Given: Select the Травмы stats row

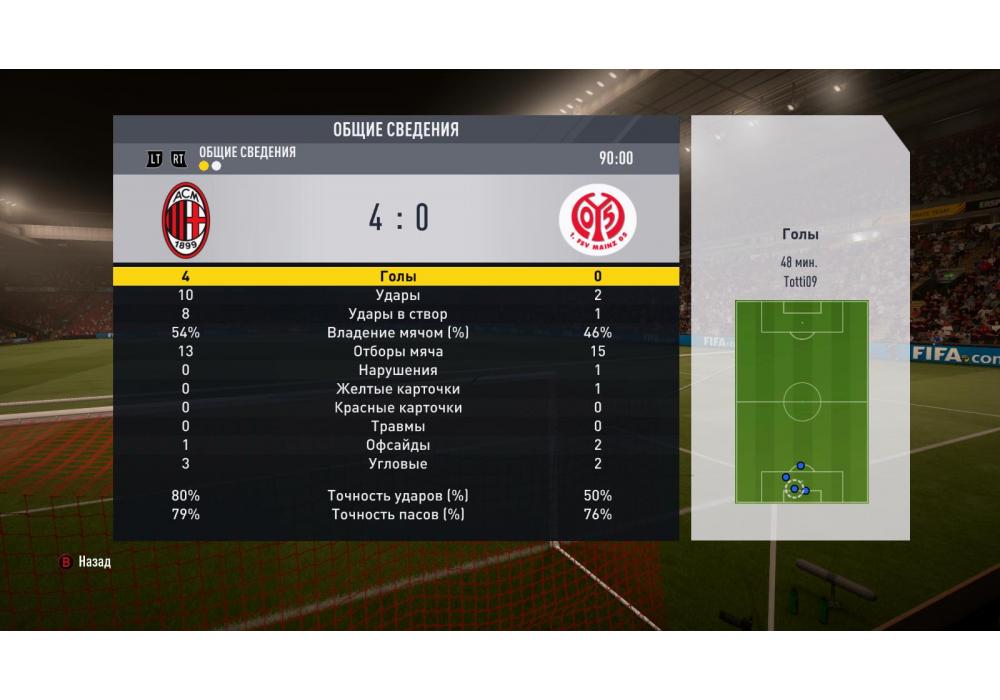Looking at the screenshot, I should point(397,426).
